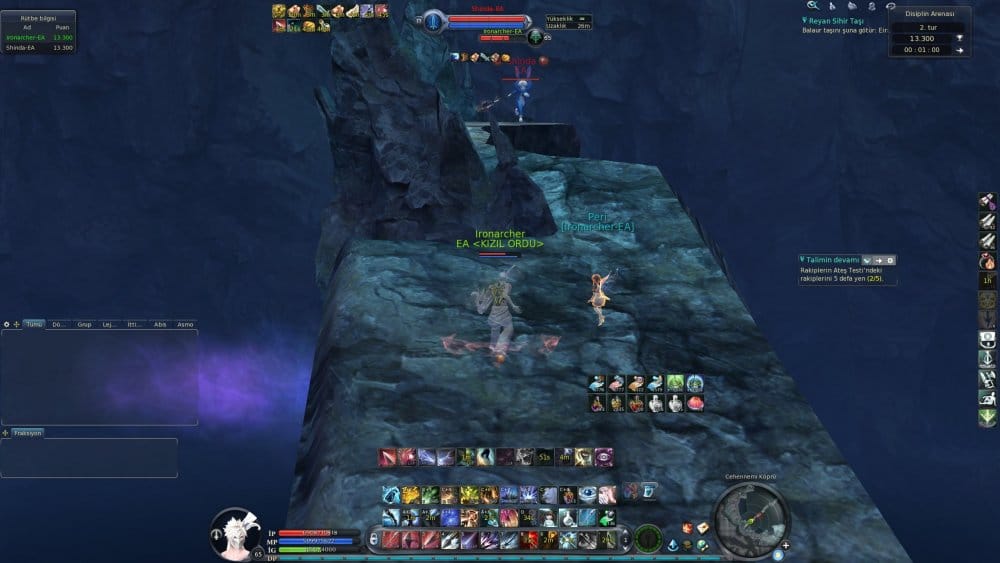Select the Shinda-EA target frame
The height and width of the screenshot is (563, 1000).
click(488, 19)
